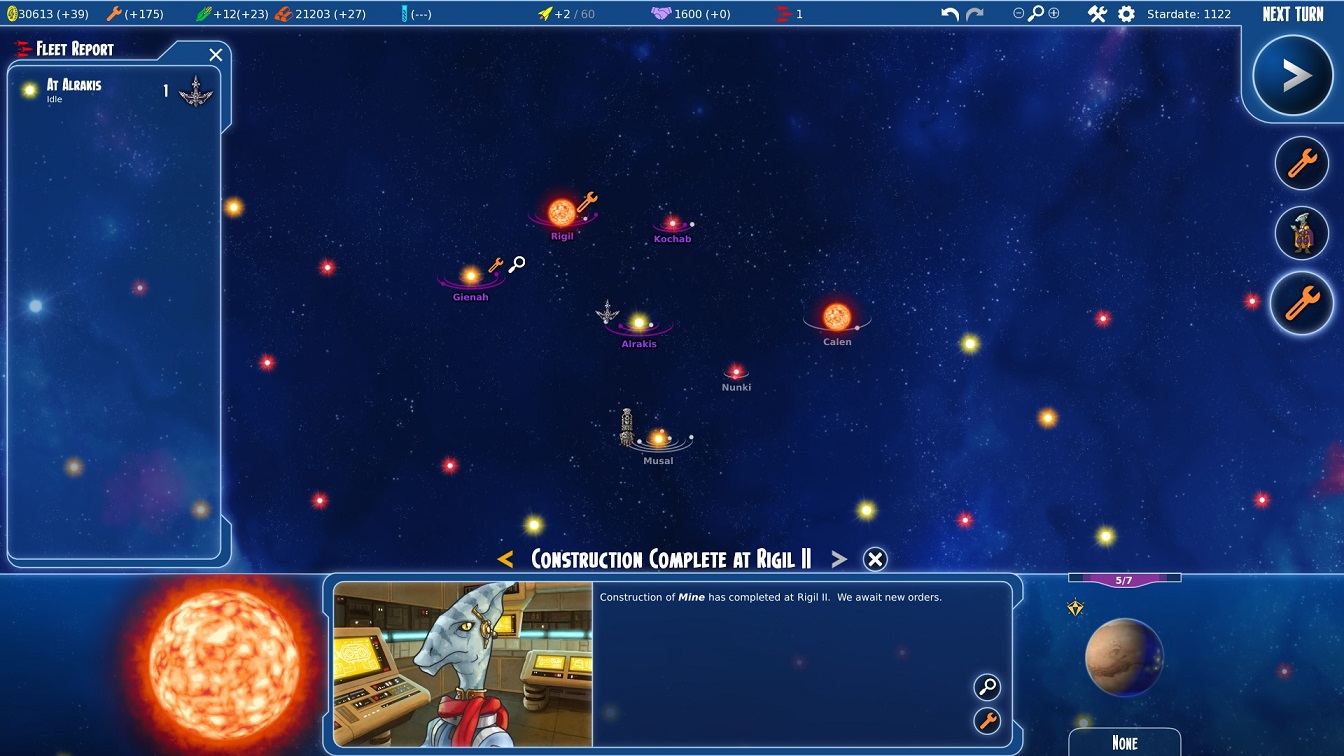Image resolution: width=1344 pixels, height=756 pixels.
Task: Set build orders using the dialog wrench
Action: point(987,720)
